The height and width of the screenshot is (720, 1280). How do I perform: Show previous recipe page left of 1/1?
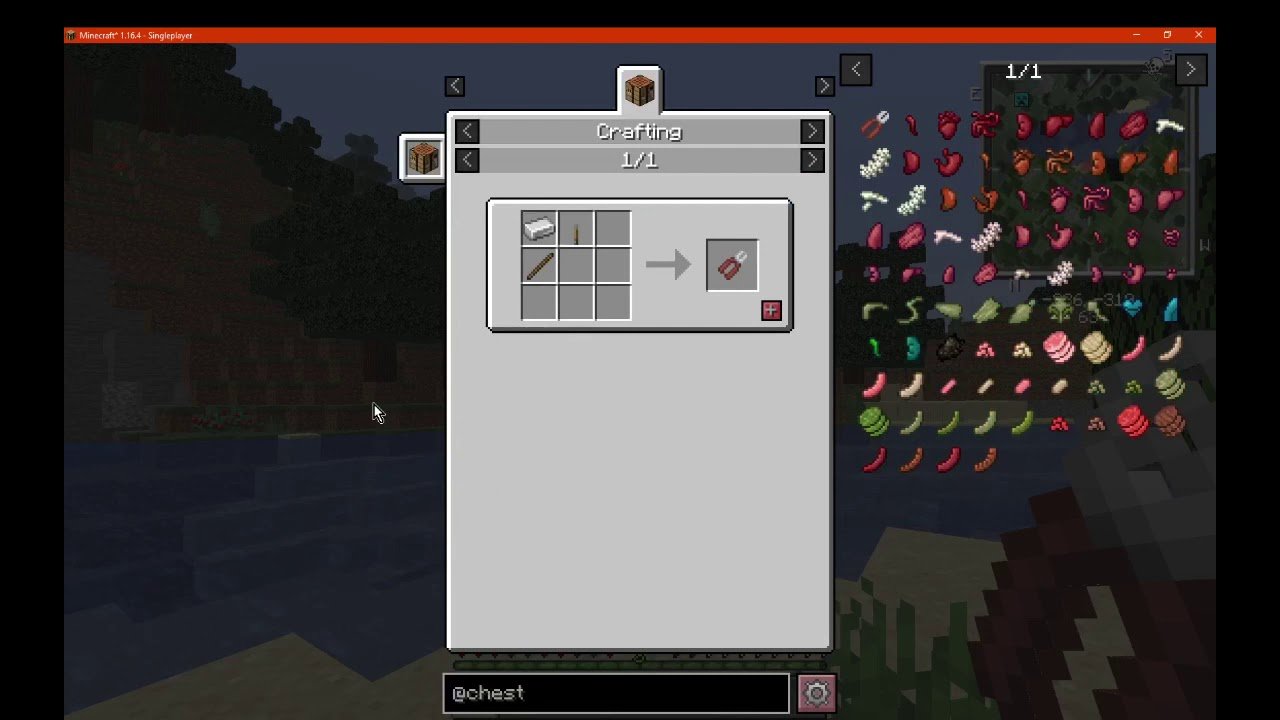(x=467, y=160)
